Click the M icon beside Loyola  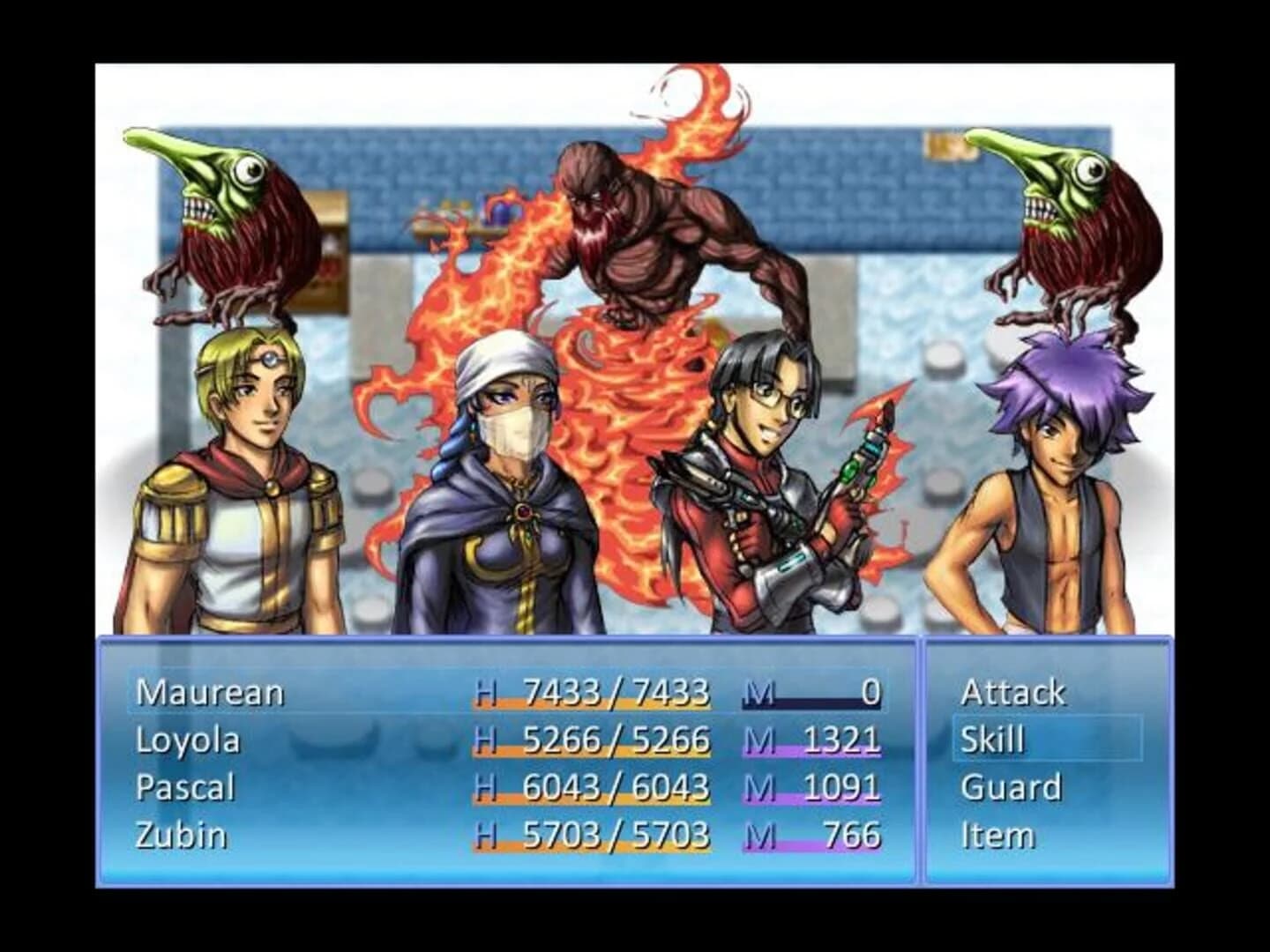[x=757, y=740]
